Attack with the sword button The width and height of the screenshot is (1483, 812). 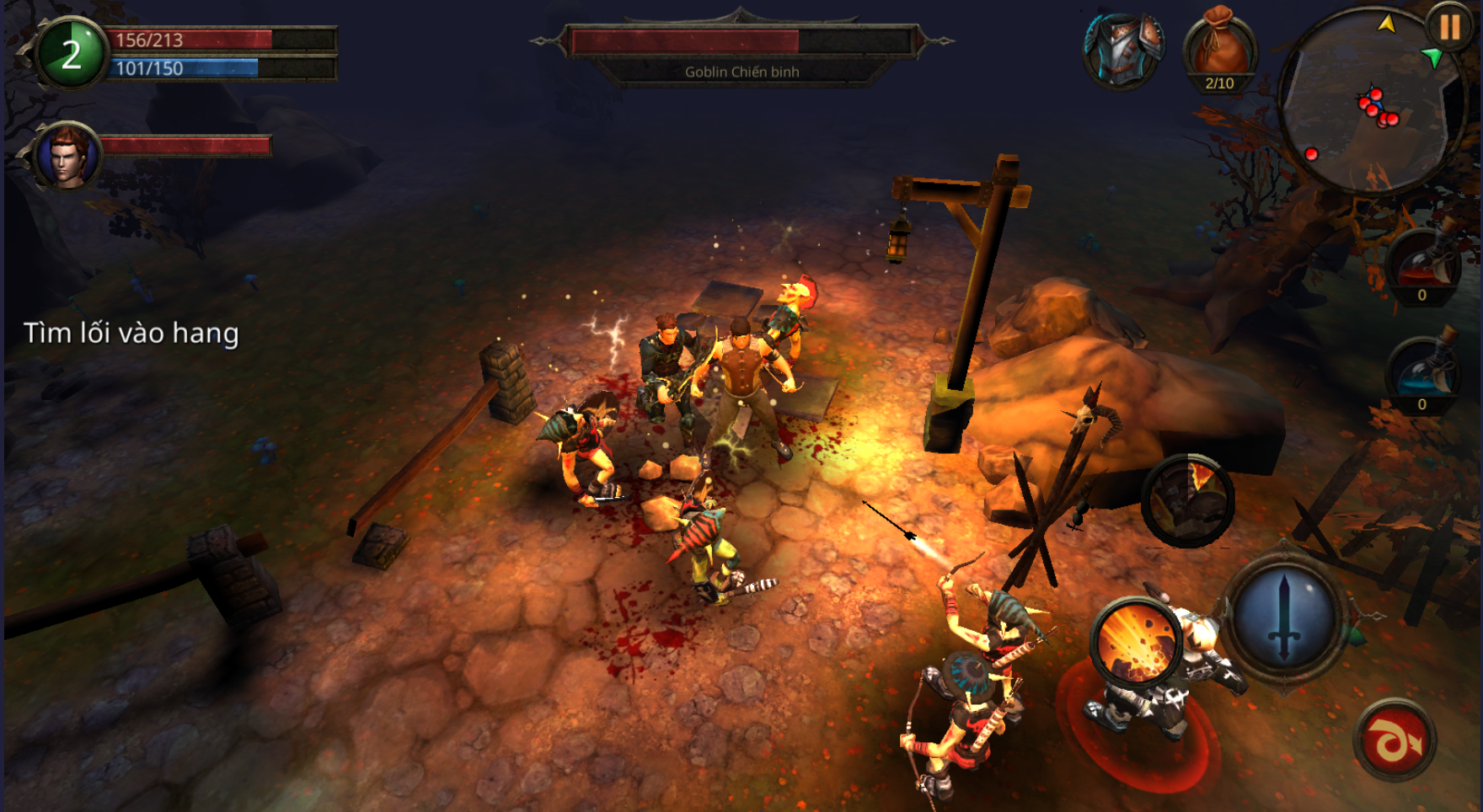(1283, 617)
